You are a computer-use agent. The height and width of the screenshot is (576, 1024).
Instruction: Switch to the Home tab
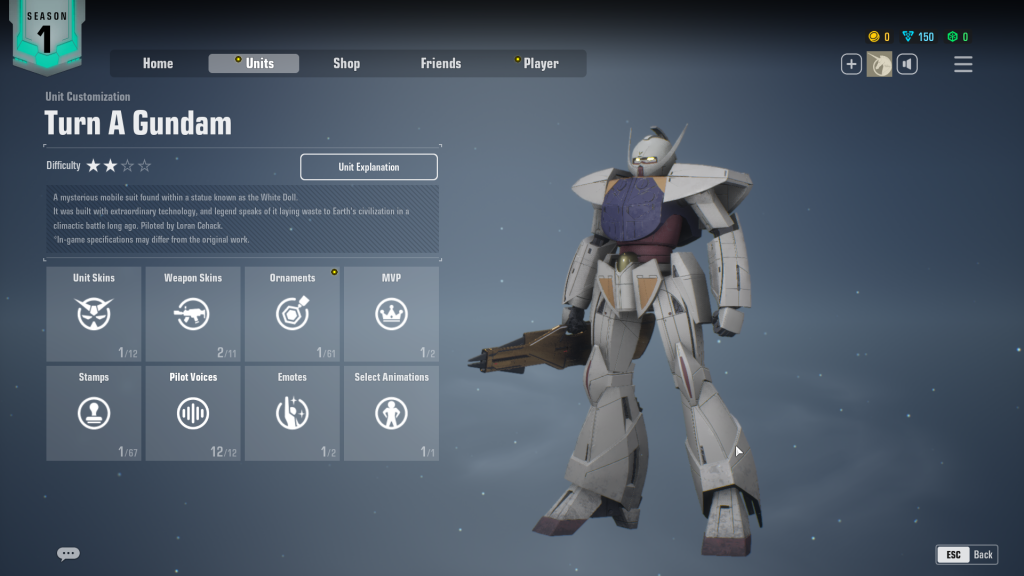[x=158, y=63]
